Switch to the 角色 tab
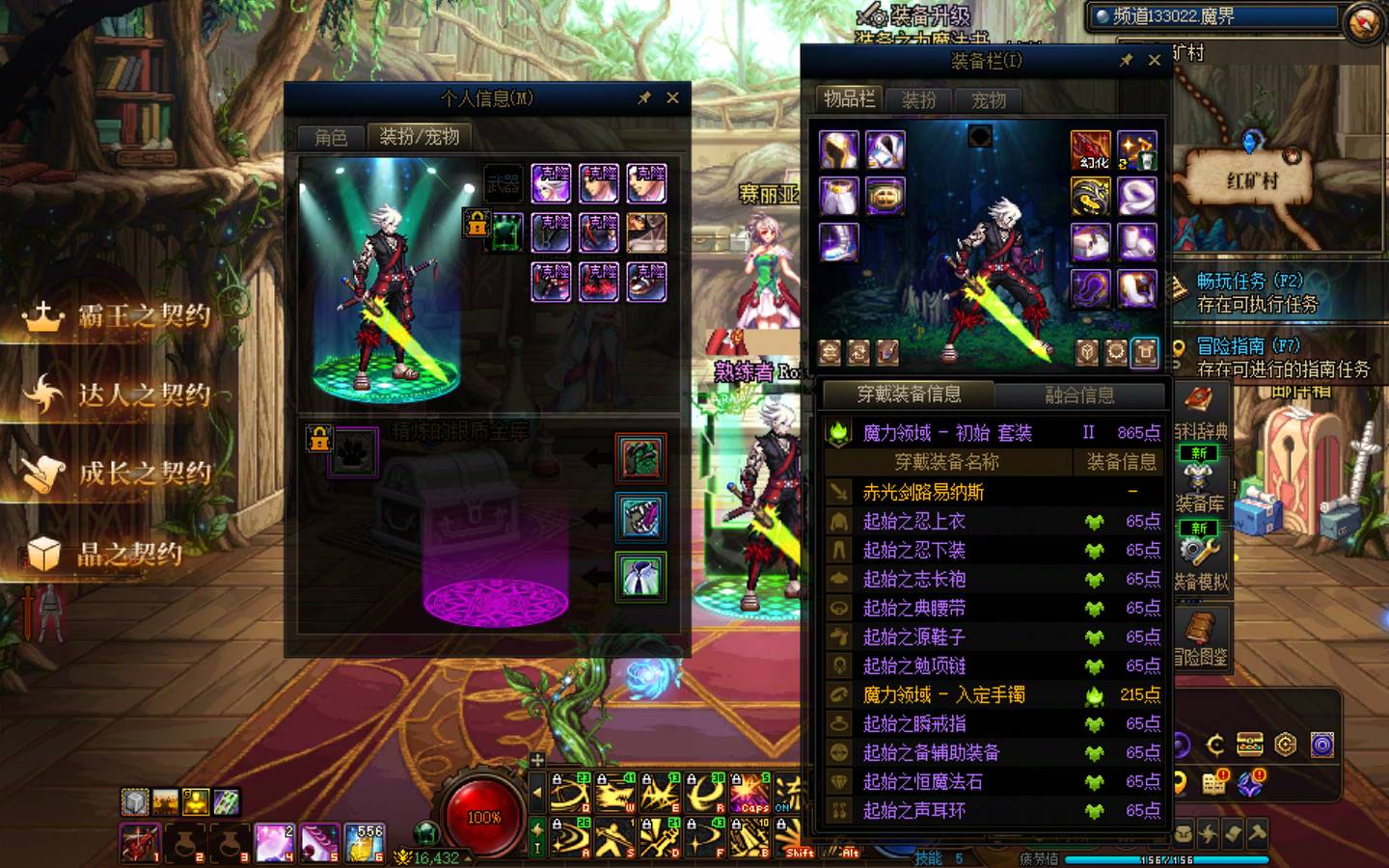The width and height of the screenshot is (1389, 868). (x=331, y=137)
